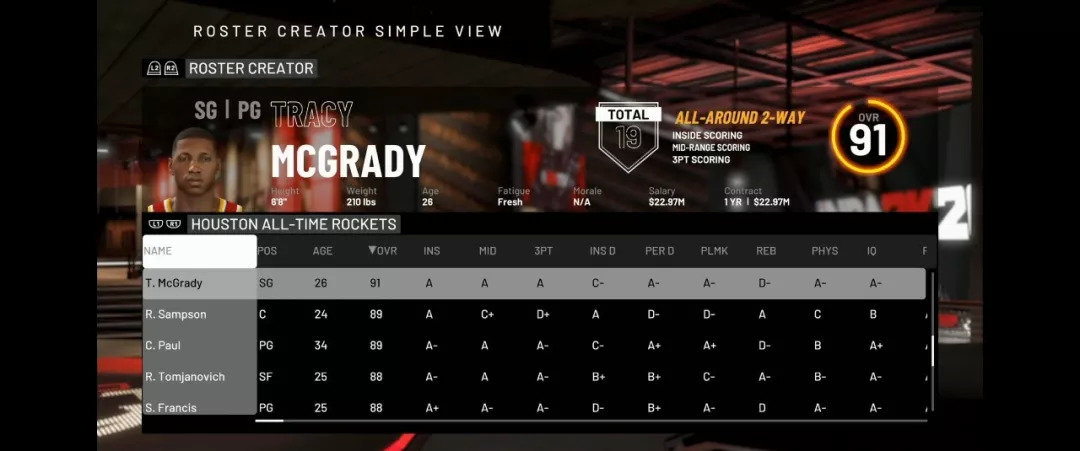Image resolution: width=1080 pixels, height=451 pixels.
Task: Sort the table by MID column
Action: [x=488, y=251]
